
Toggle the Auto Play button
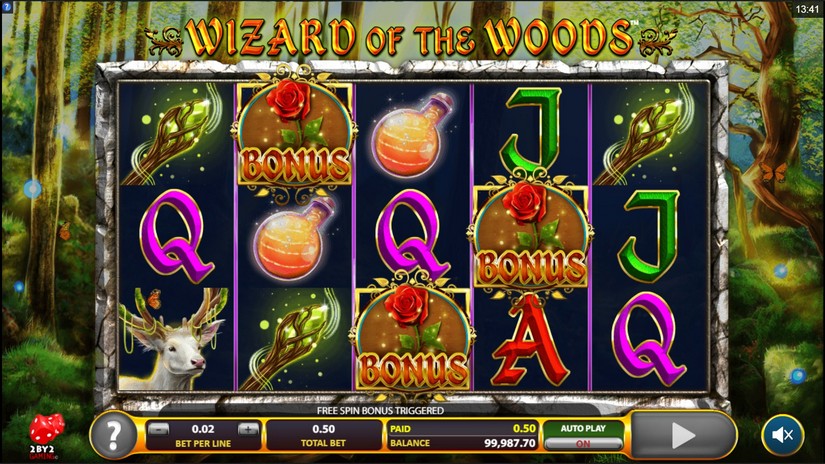point(584,435)
